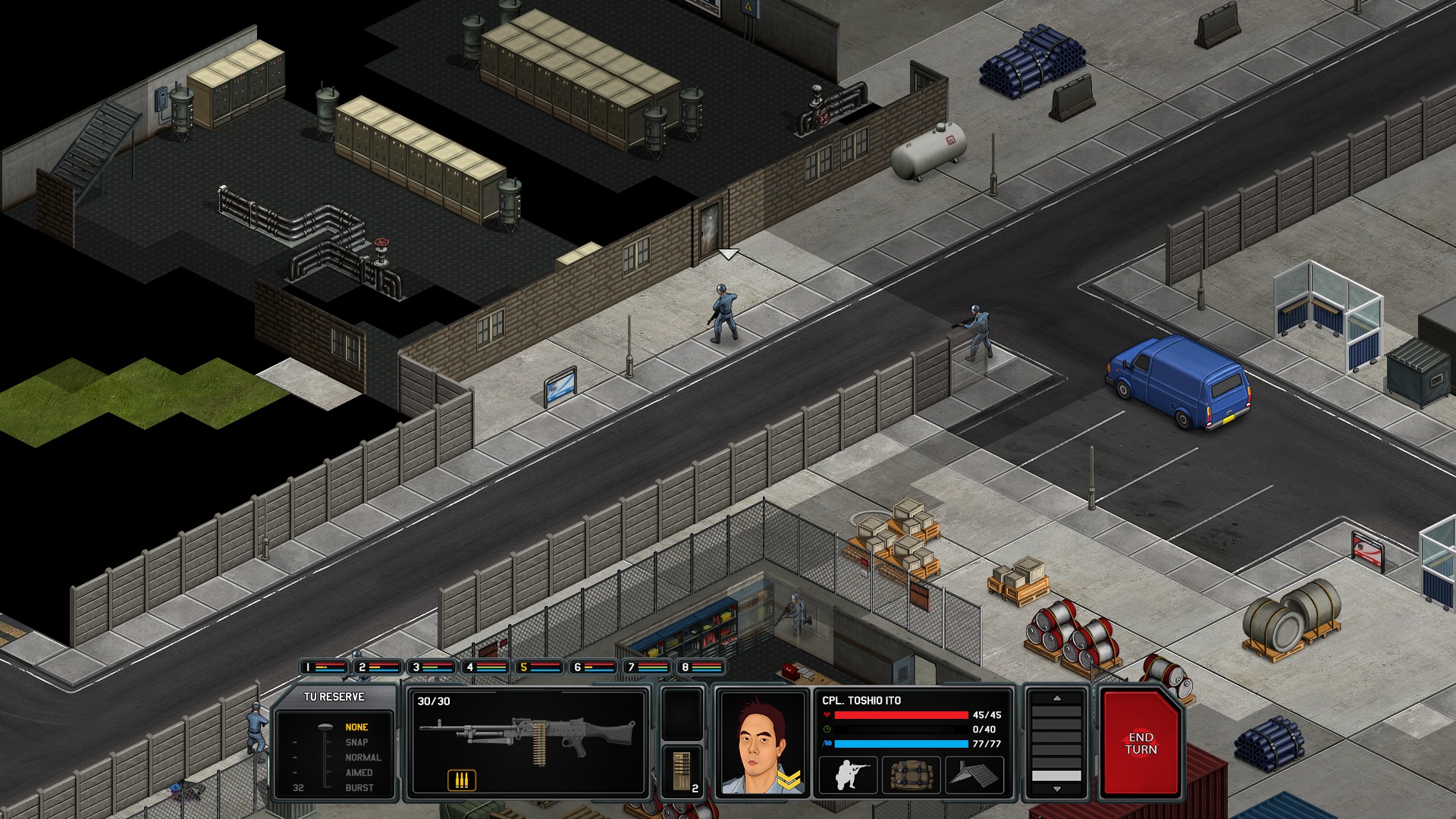The width and height of the screenshot is (1456, 819).
Task: Set TU reserve to Snap
Action: coord(356,742)
